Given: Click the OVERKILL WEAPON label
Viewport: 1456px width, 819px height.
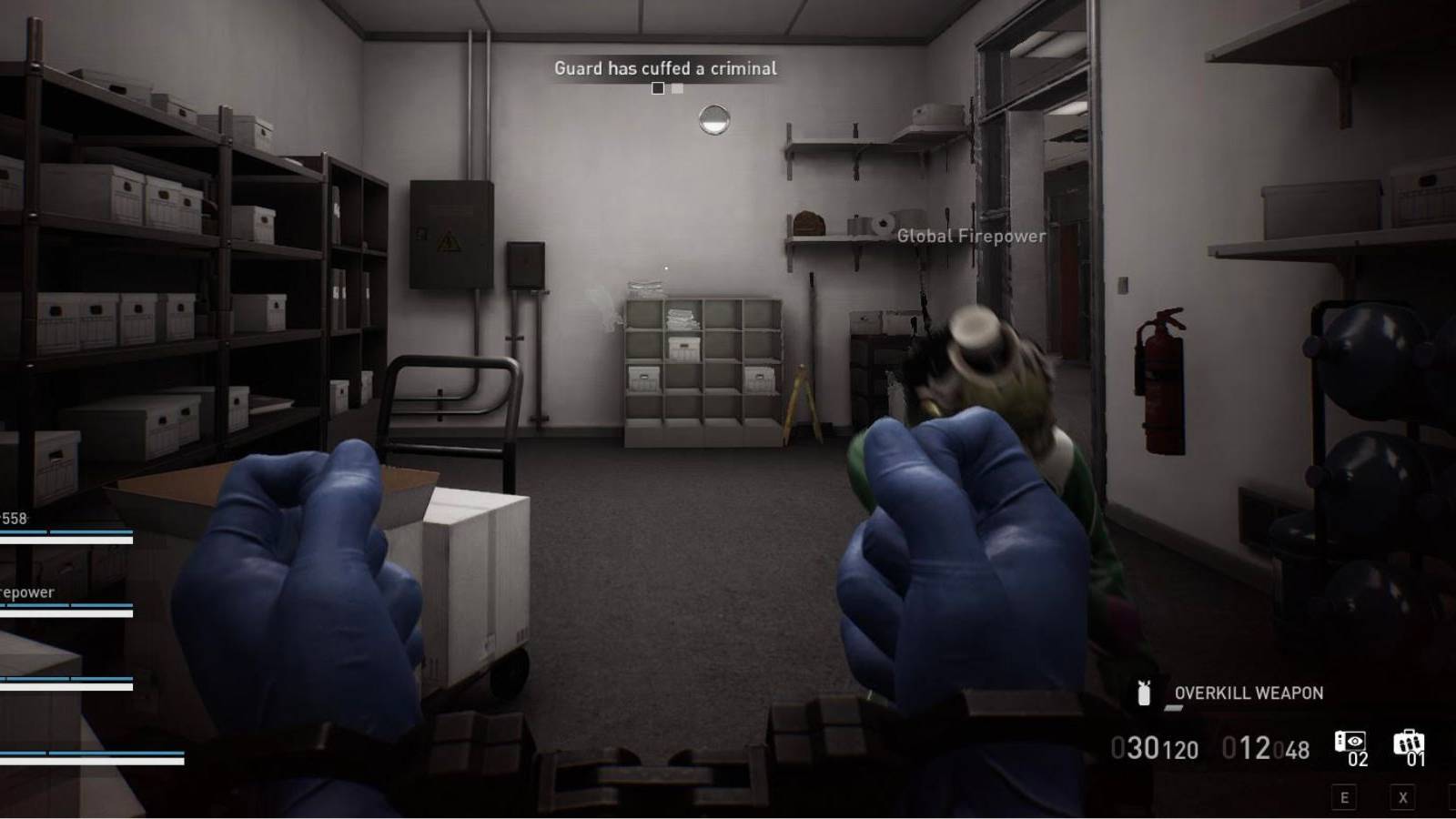Looking at the screenshot, I should click(1247, 693).
